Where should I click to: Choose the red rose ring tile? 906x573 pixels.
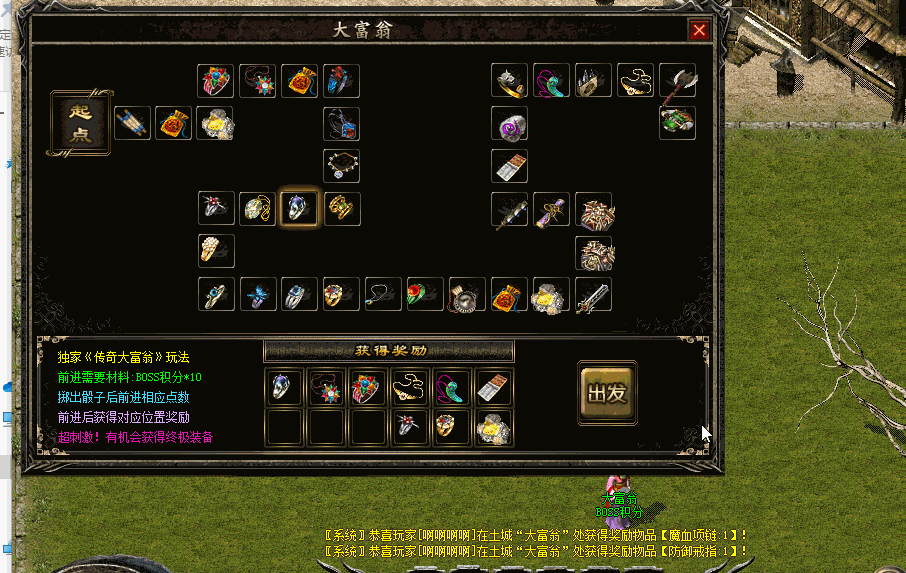pos(425,295)
